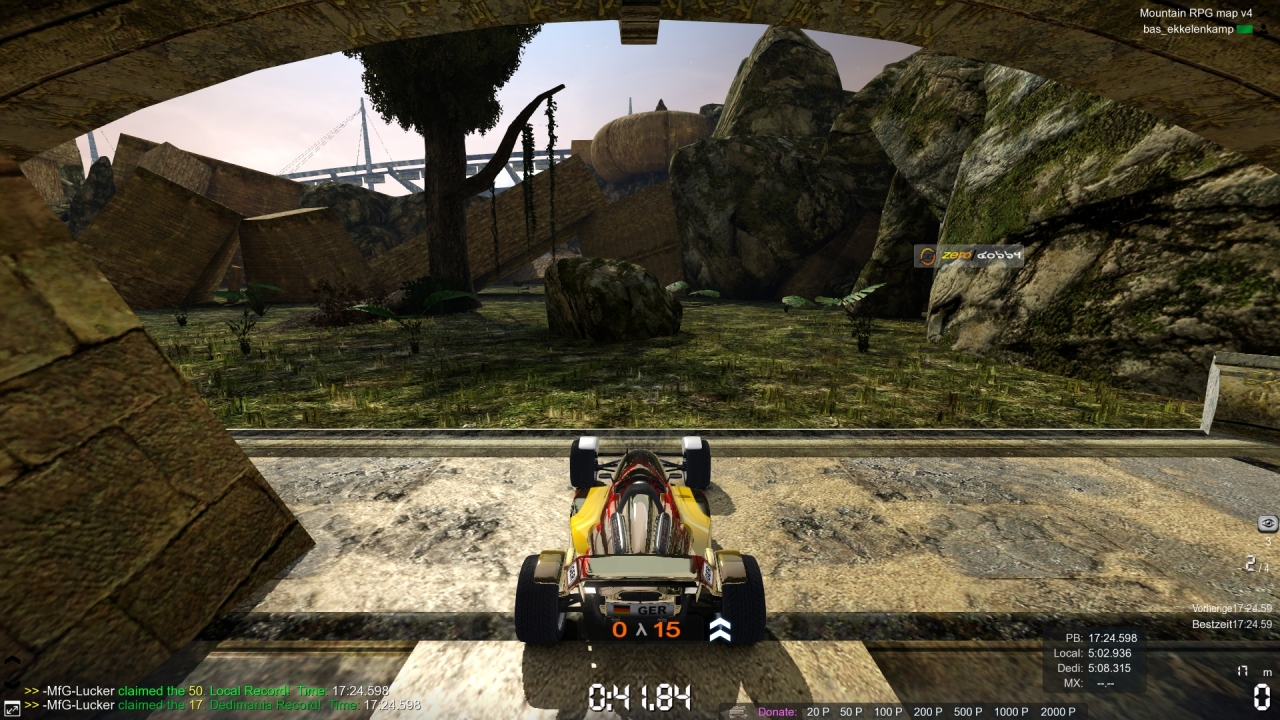Image resolution: width=1280 pixels, height=720 pixels.
Task: Donate 20 P to the server
Action: click(x=818, y=712)
